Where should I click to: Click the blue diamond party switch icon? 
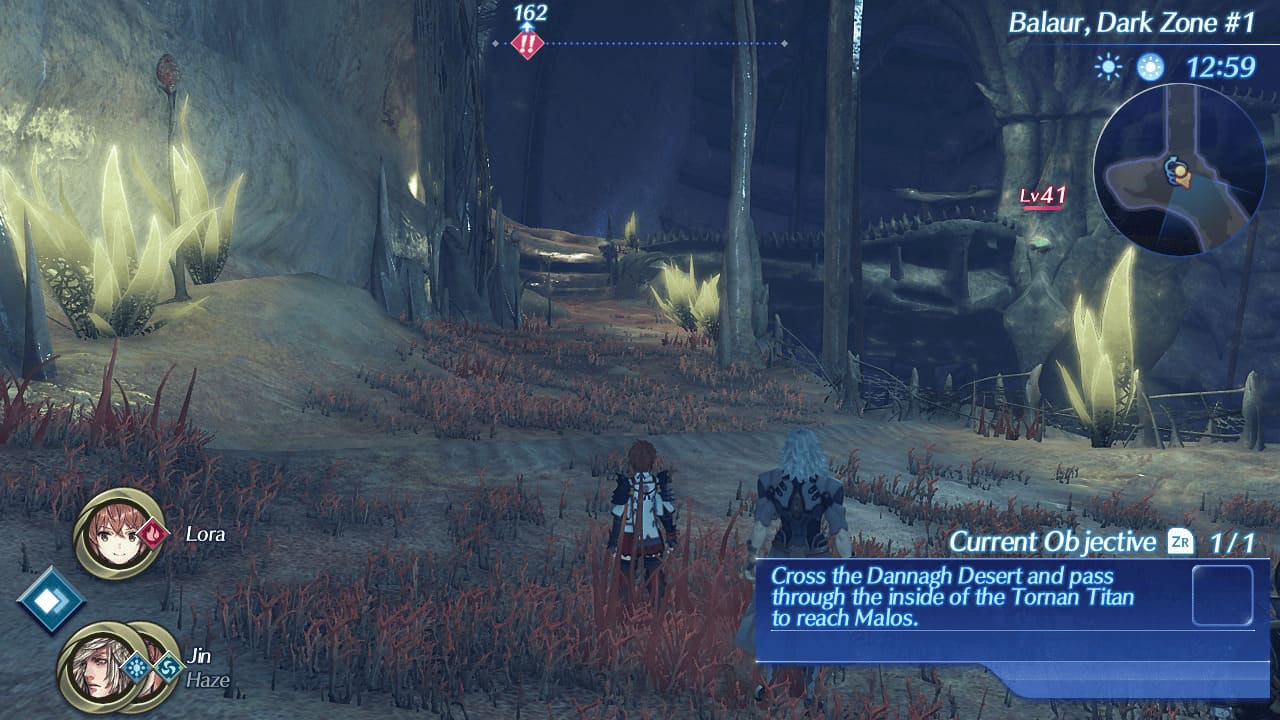pos(50,599)
